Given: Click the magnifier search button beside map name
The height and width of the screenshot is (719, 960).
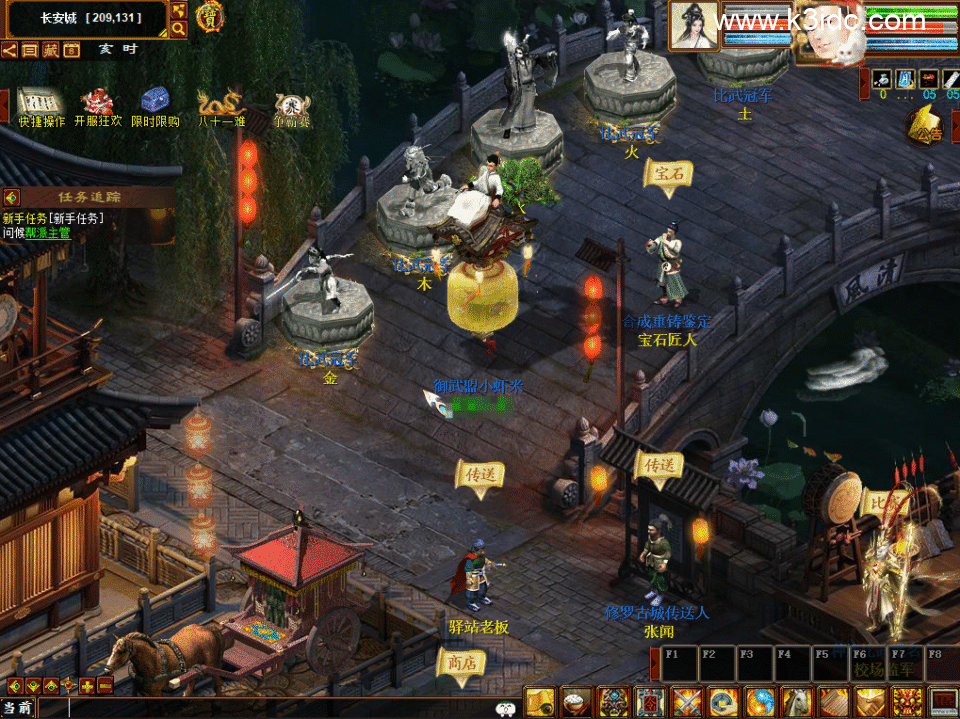Looking at the screenshot, I should [x=179, y=29].
